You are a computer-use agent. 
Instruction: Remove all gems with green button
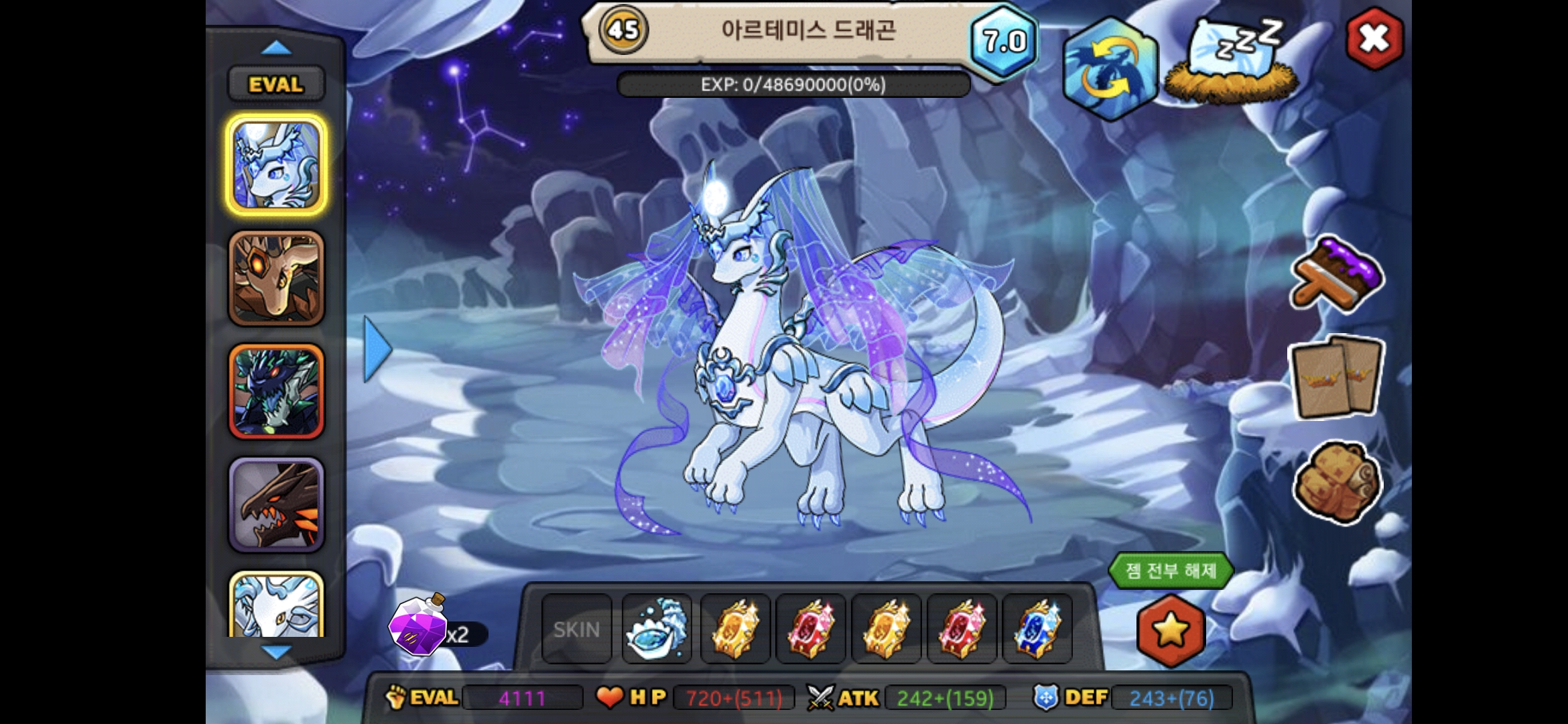click(x=1170, y=571)
